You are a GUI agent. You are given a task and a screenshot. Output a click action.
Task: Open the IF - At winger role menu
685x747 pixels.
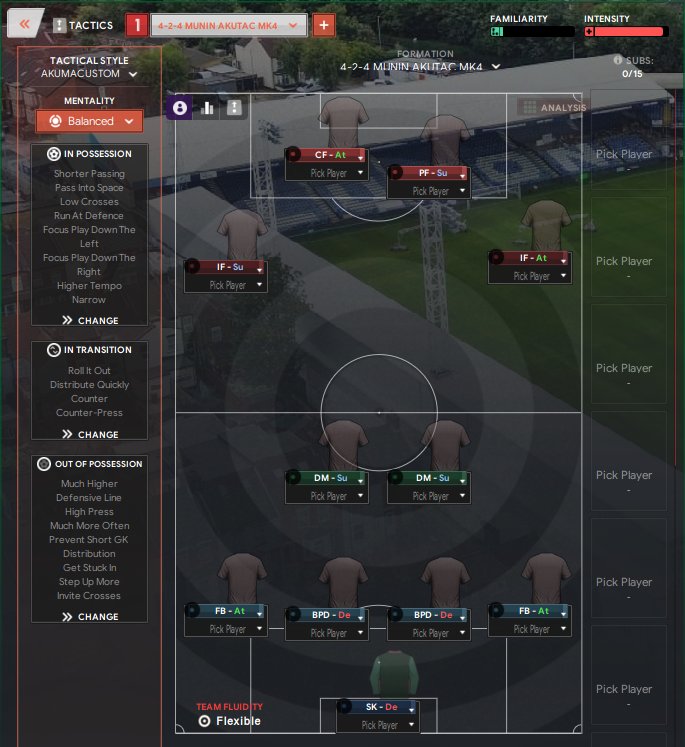(530, 258)
